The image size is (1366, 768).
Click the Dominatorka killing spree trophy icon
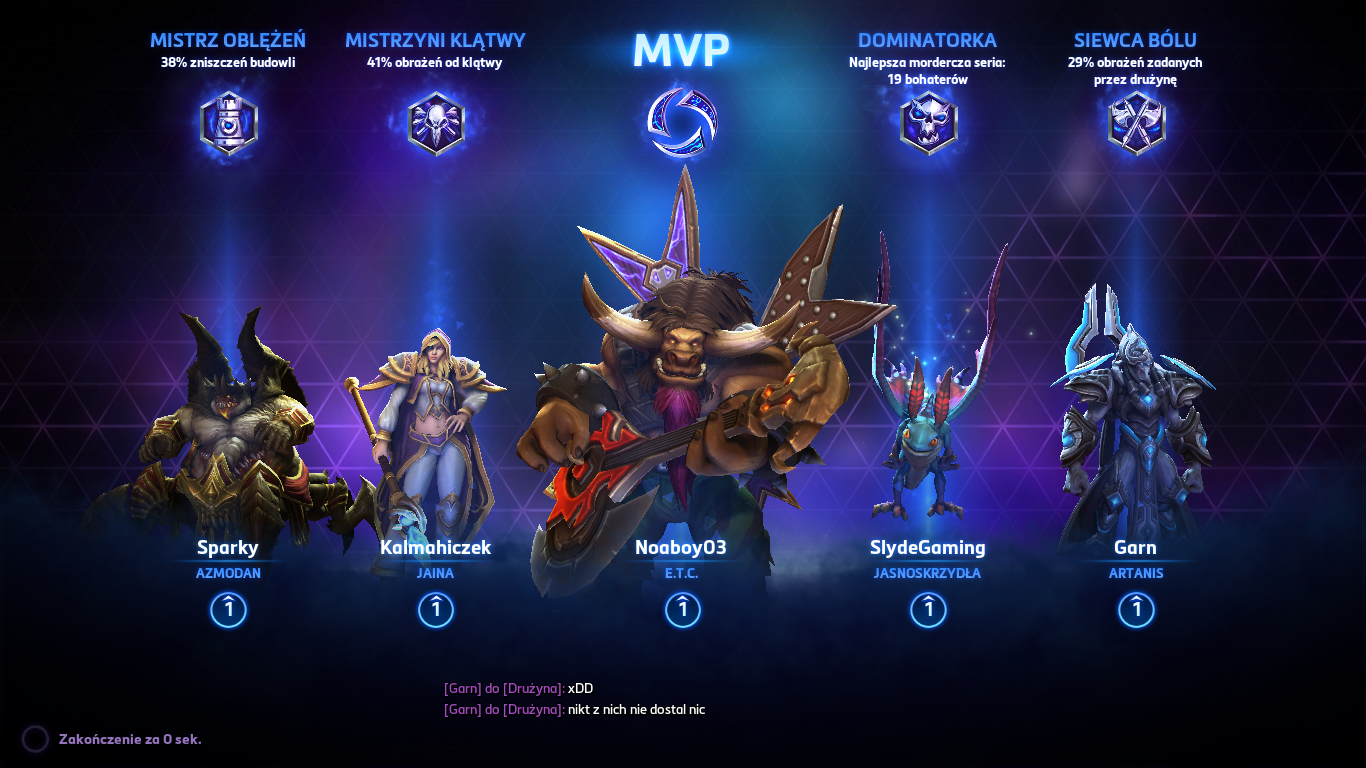(928, 122)
